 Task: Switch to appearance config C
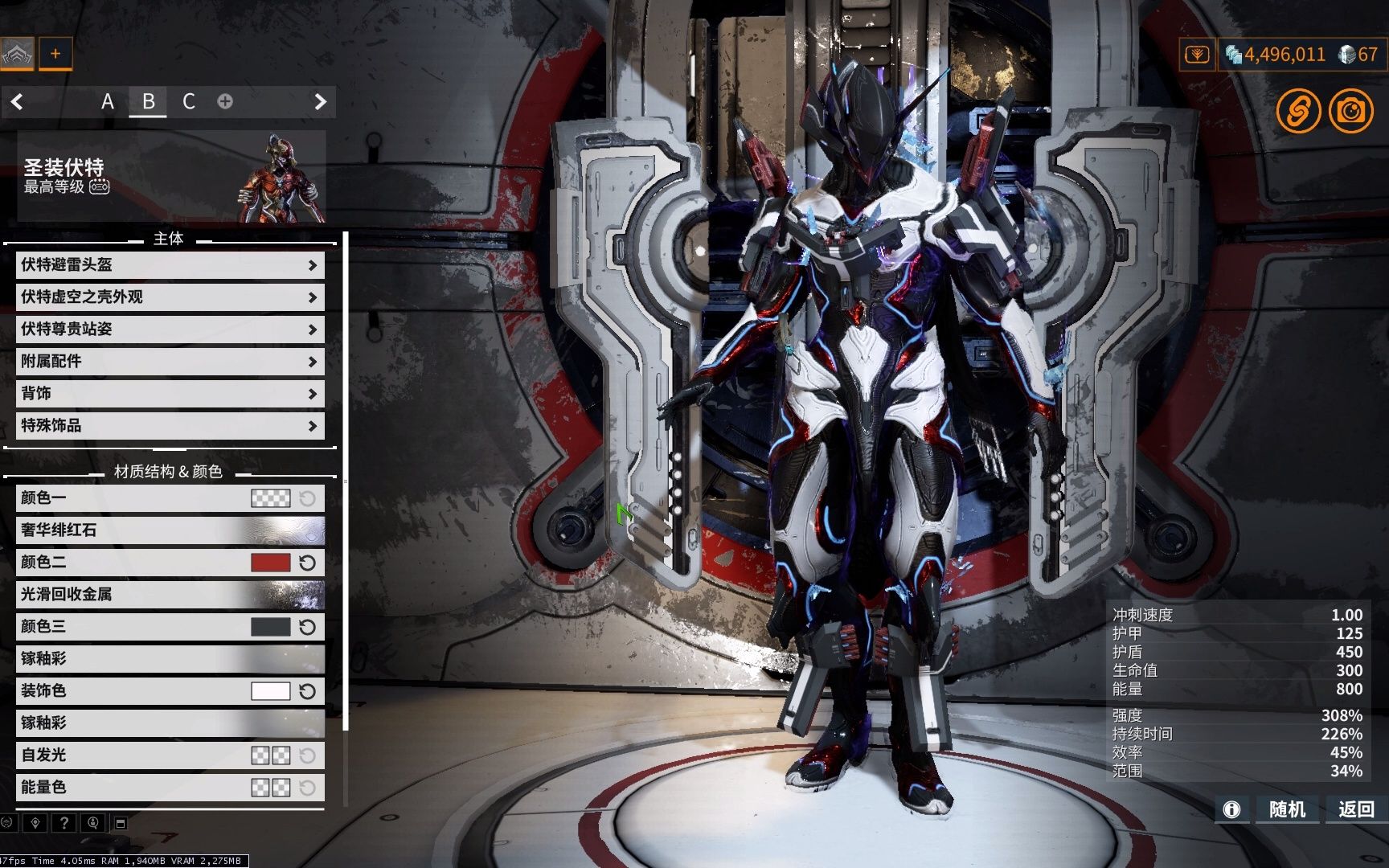(x=189, y=102)
